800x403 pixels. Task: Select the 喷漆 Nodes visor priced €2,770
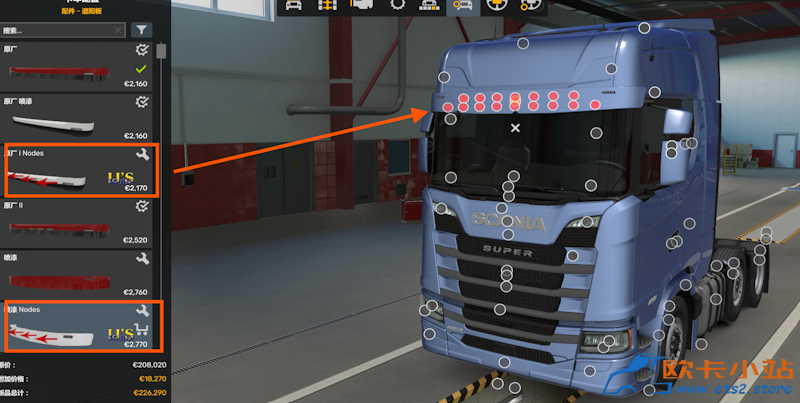pyautogui.click(x=75, y=328)
